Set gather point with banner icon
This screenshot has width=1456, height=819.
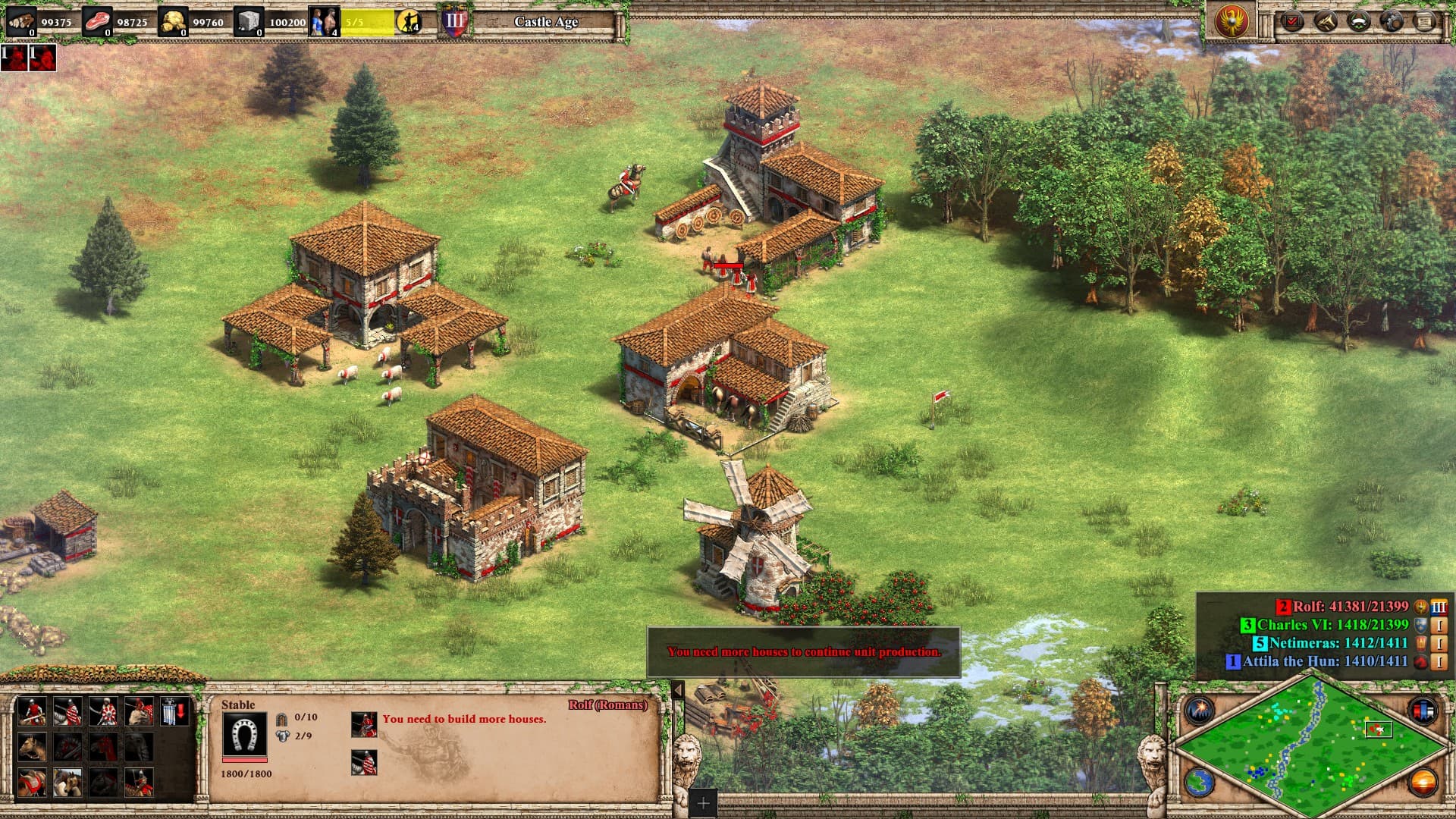click(174, 712)
